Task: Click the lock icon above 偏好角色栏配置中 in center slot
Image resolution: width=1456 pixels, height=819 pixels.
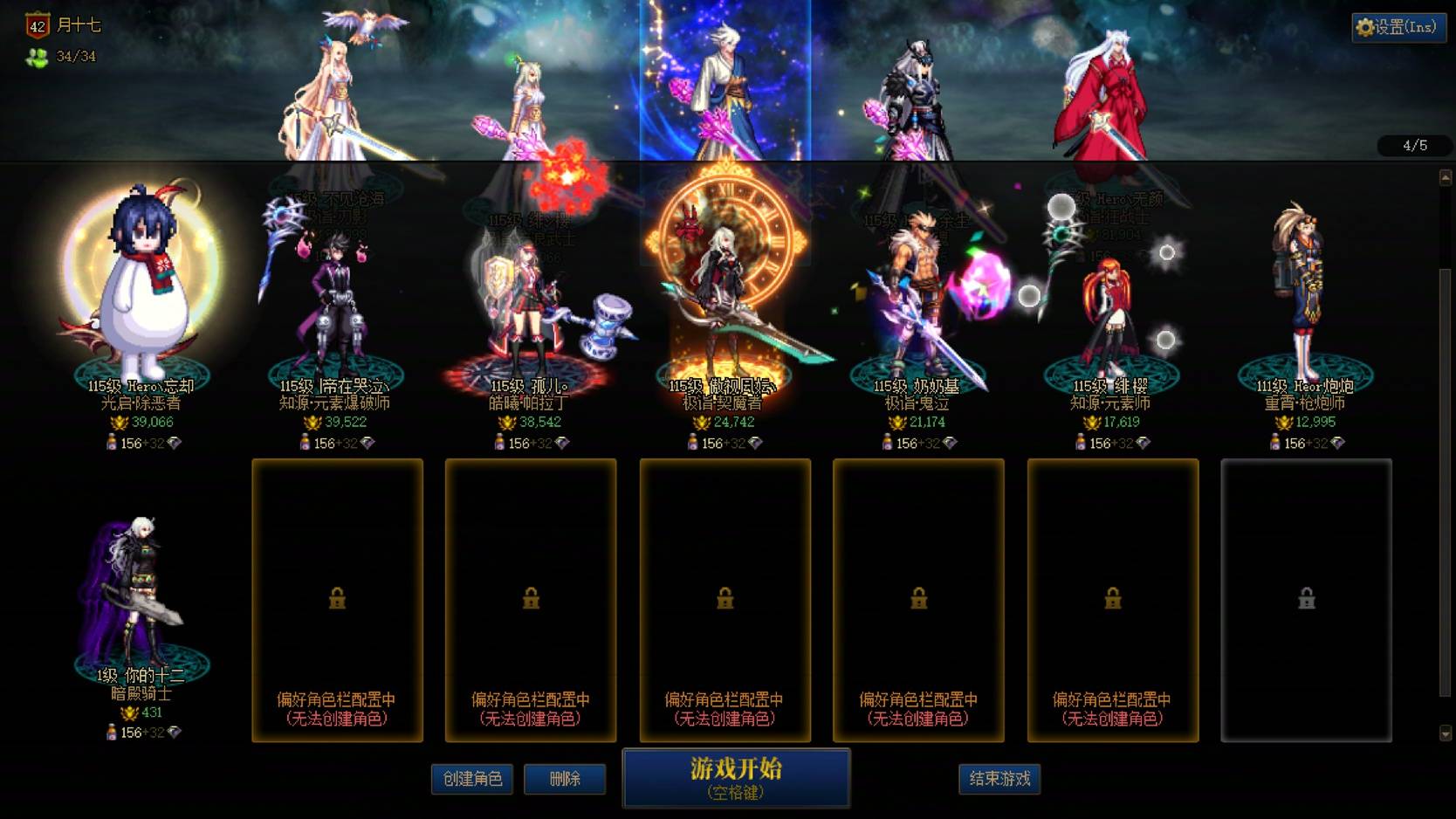Action: (x=724, y=597)
